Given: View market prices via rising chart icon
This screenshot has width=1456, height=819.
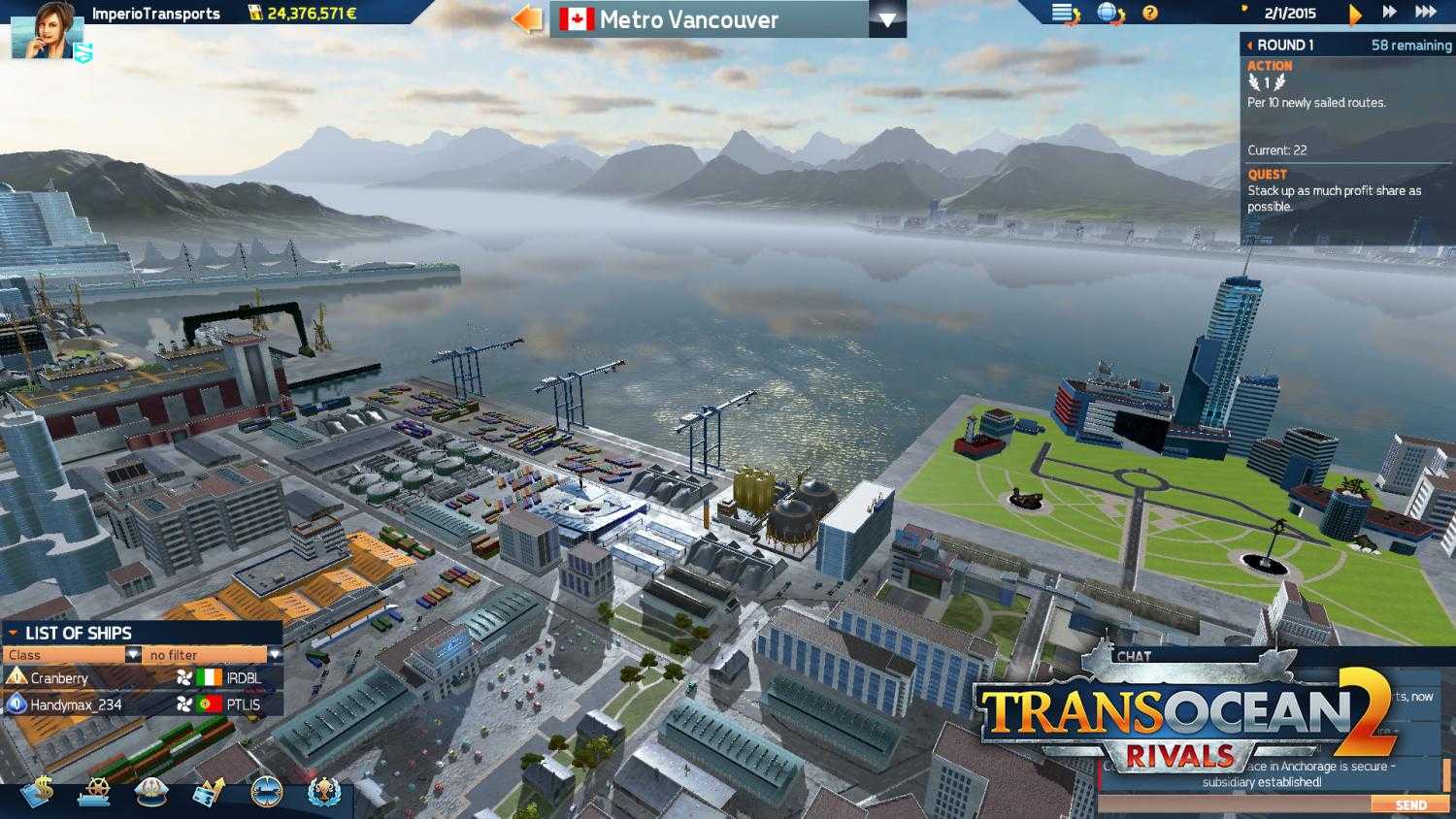Looking at the screenshot, I should pyautogui.click(x=209, y=791).
